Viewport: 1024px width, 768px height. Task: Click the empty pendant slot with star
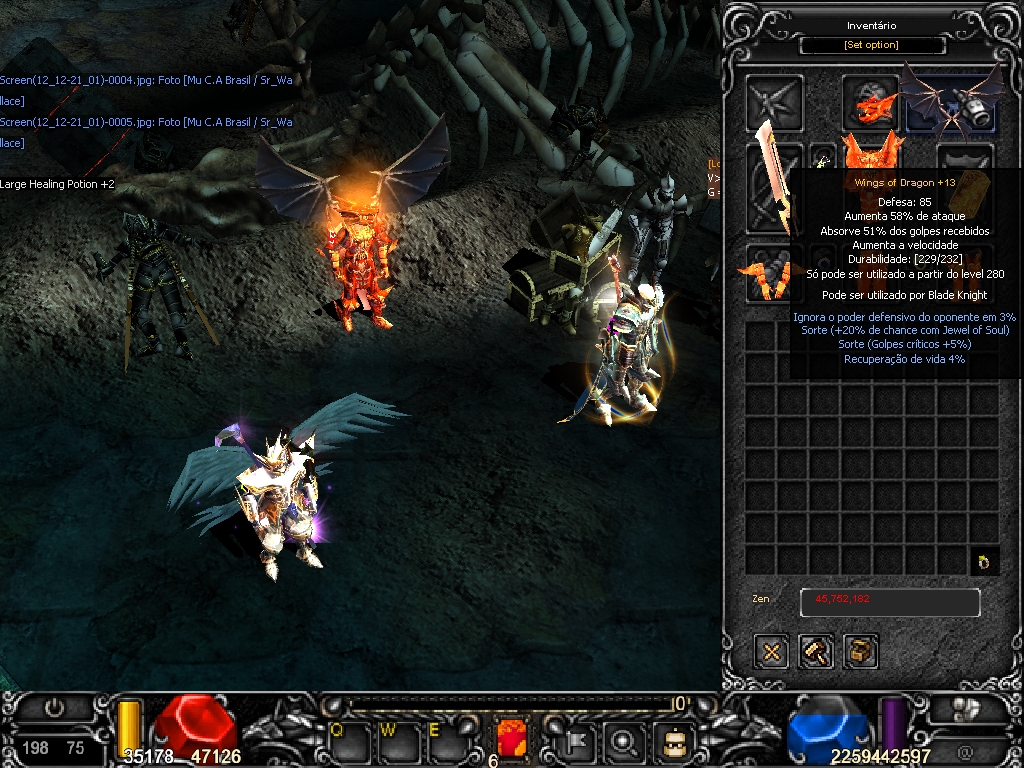click(774, 102)
